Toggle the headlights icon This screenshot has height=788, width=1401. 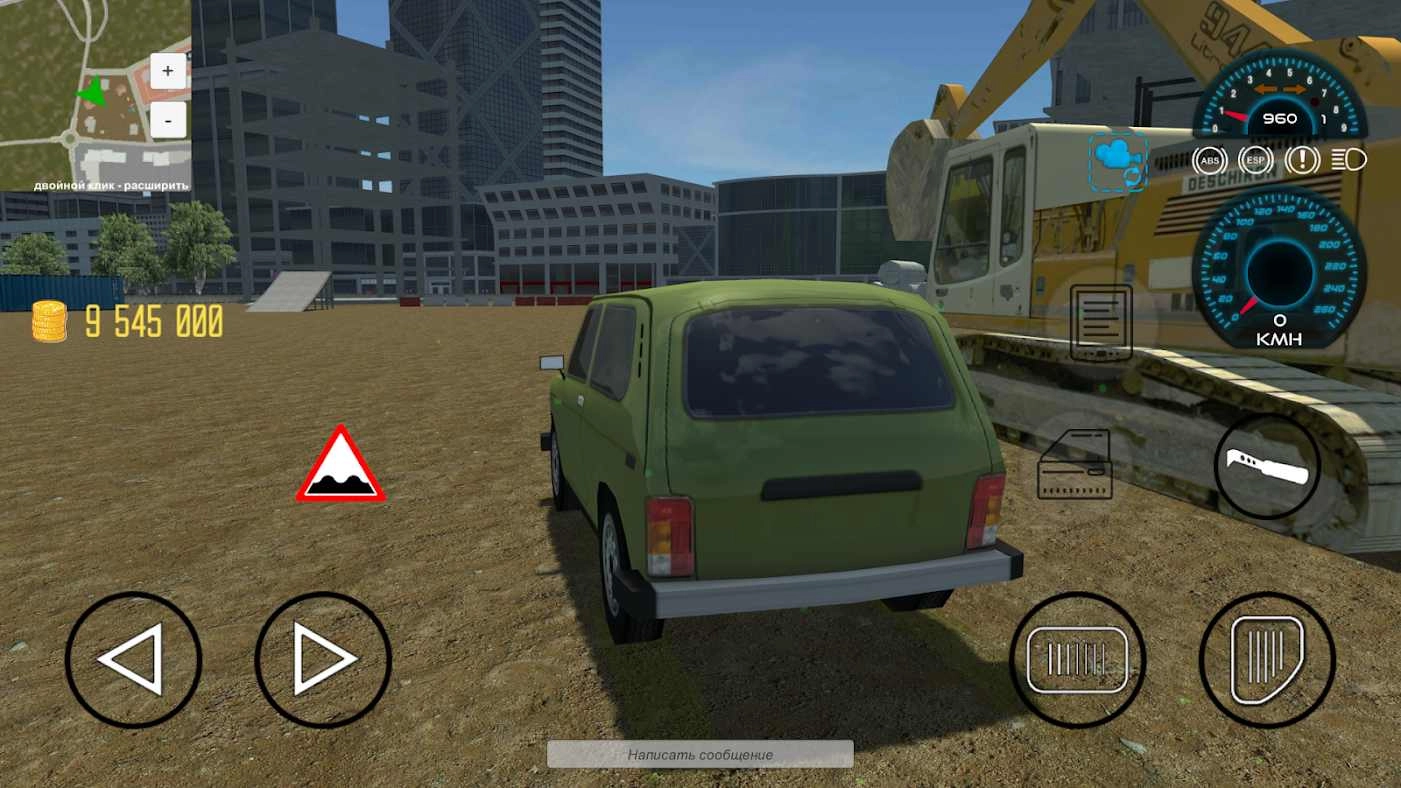pos(1348,160)
